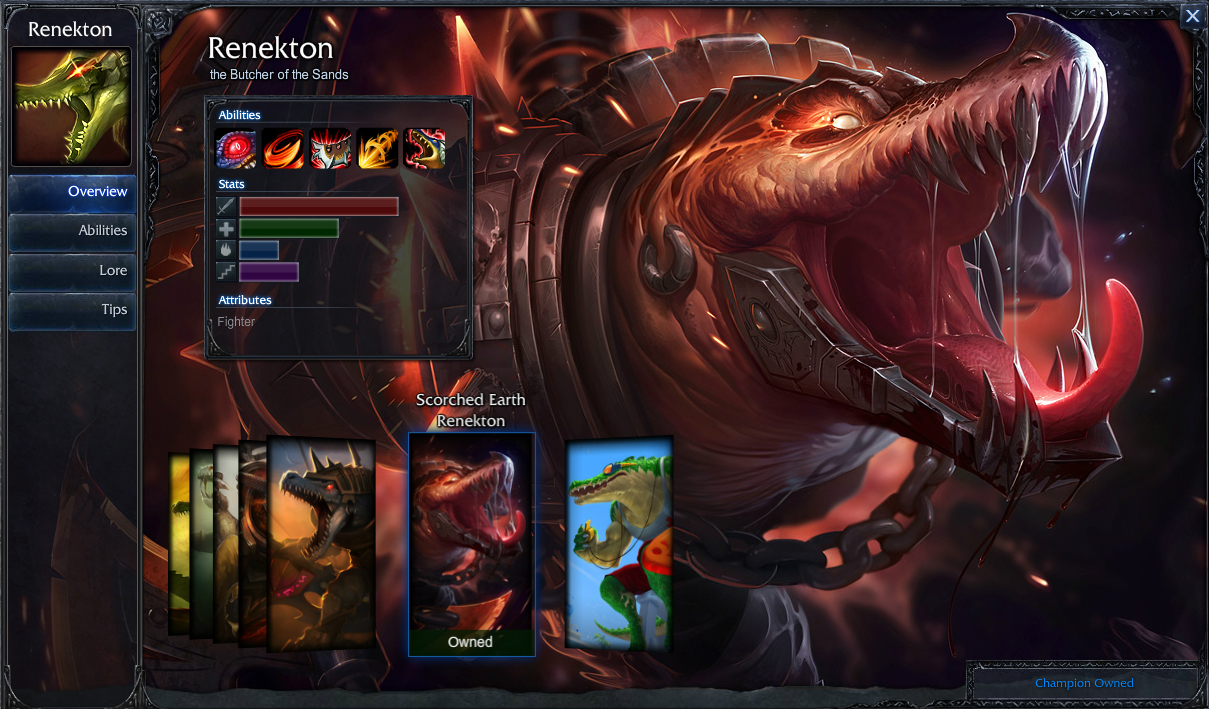Choose the Pool Party Renekton skin card
The width and height of the screenshot is (1209, 709).
click(x=619, y=543)
